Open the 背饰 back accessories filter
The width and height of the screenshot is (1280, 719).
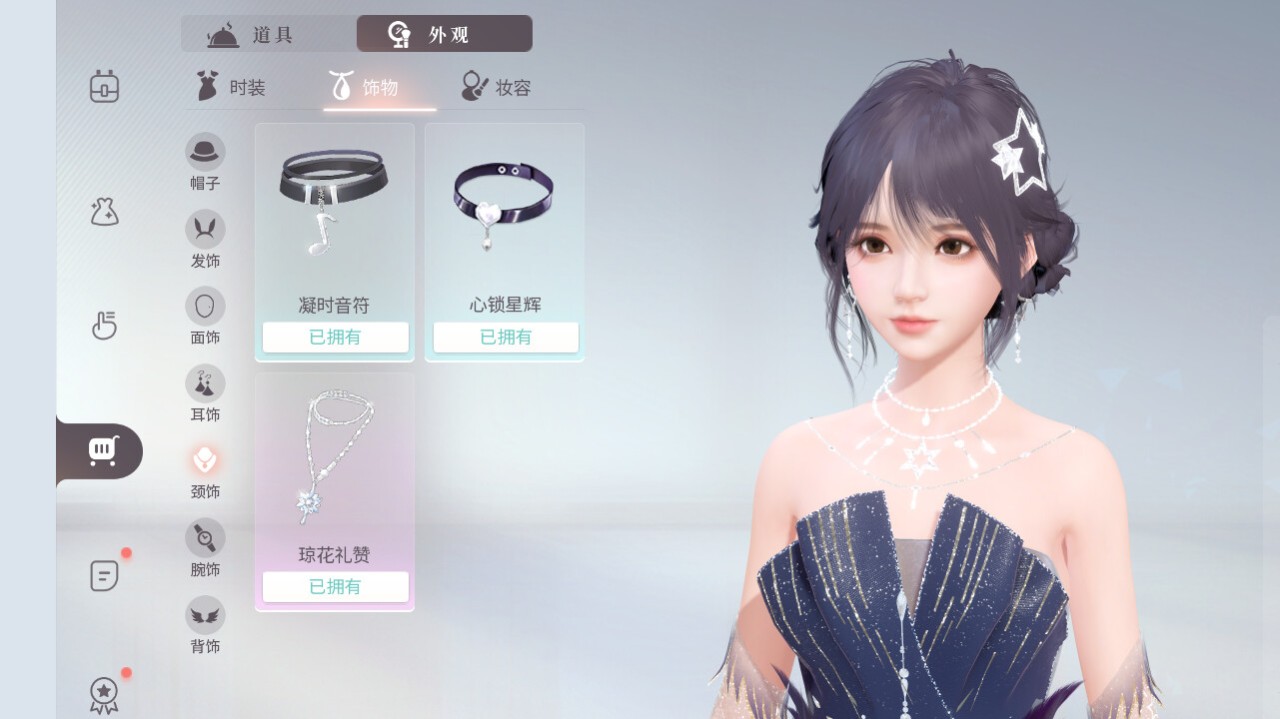[205, 625]
